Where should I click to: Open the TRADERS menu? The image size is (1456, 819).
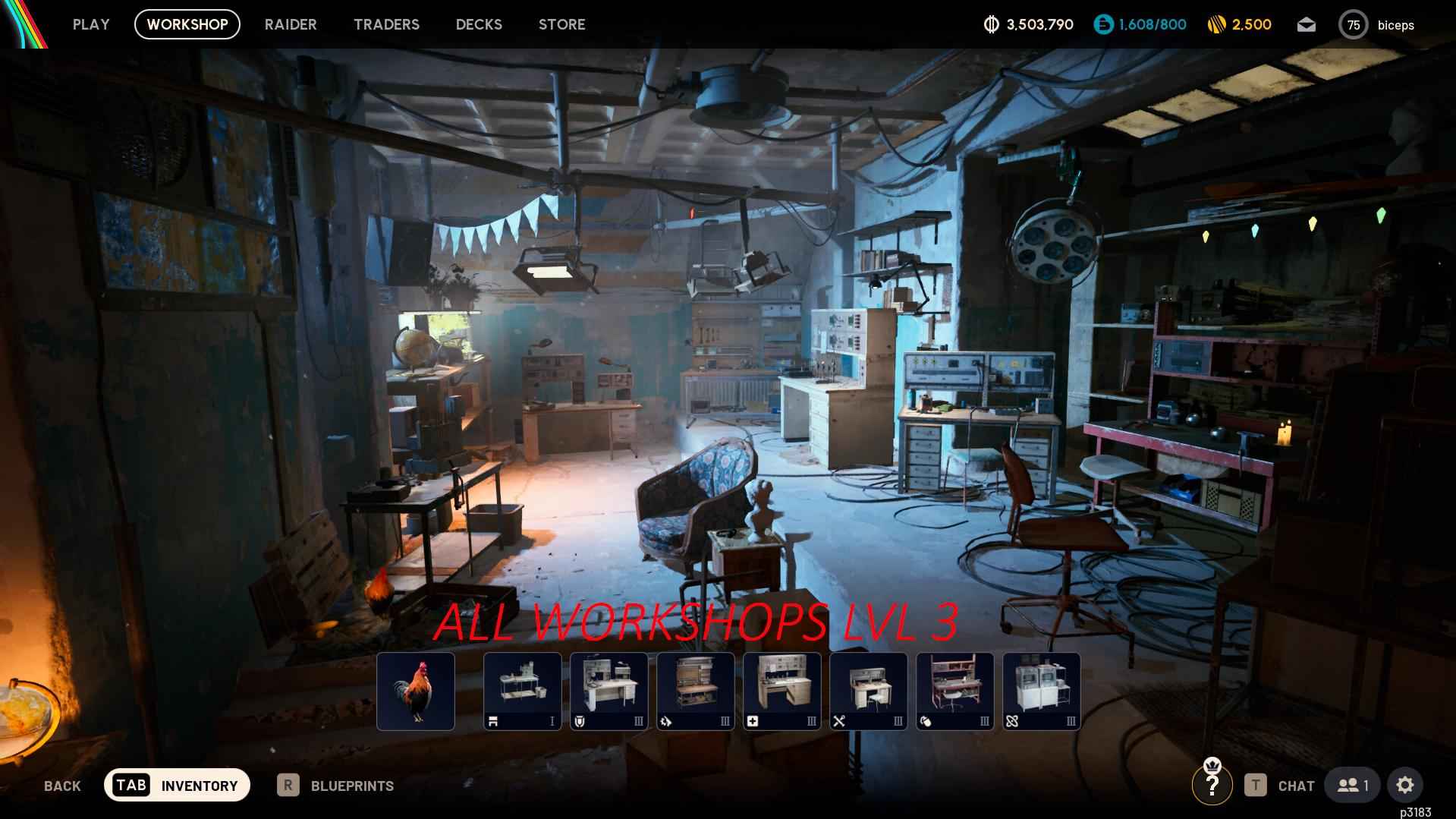point(386,24)
